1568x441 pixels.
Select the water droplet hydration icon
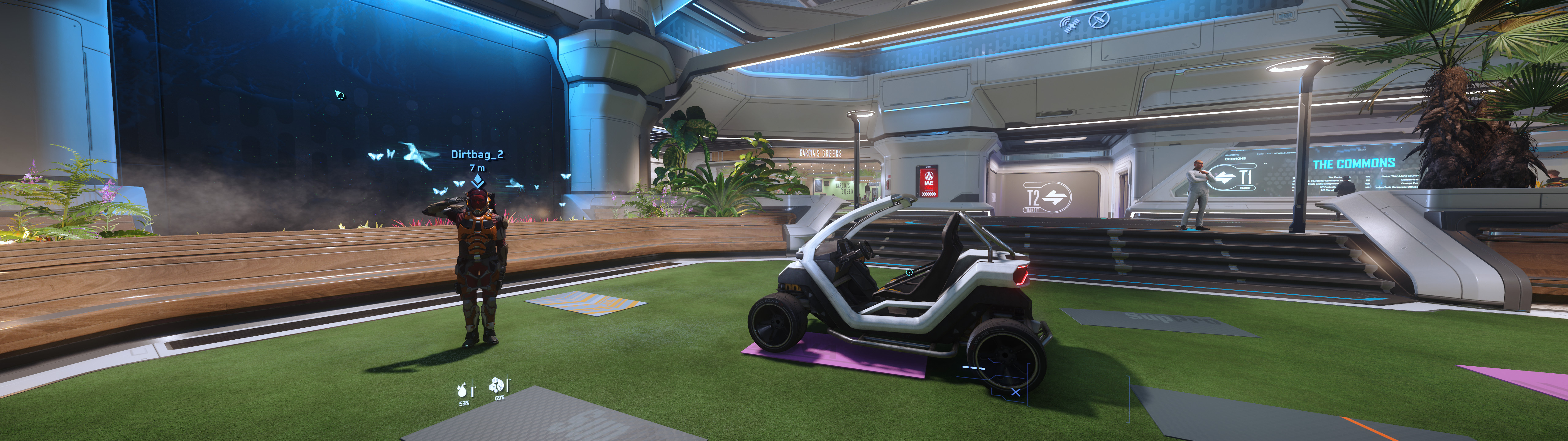[x=463, y=390]
